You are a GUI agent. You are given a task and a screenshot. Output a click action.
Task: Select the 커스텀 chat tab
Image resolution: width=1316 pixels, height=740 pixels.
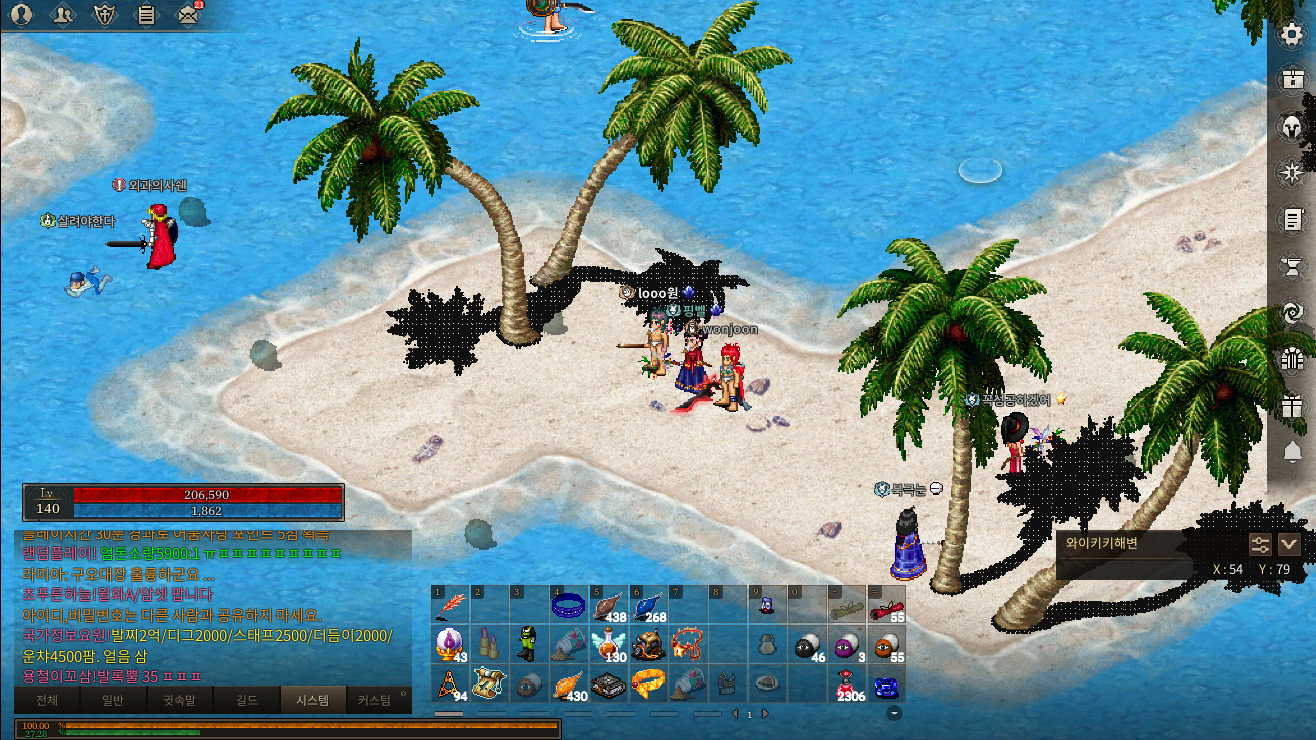[374, 700]
